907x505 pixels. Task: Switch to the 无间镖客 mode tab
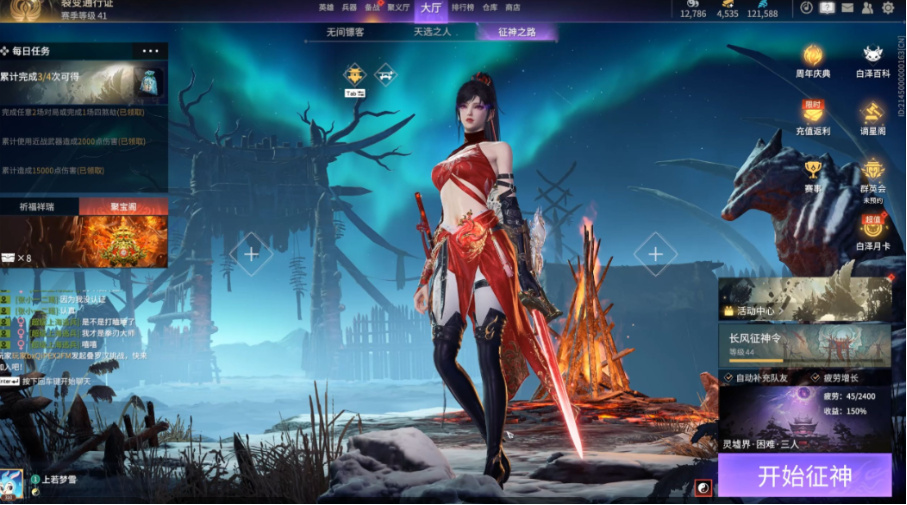point(345,32)
